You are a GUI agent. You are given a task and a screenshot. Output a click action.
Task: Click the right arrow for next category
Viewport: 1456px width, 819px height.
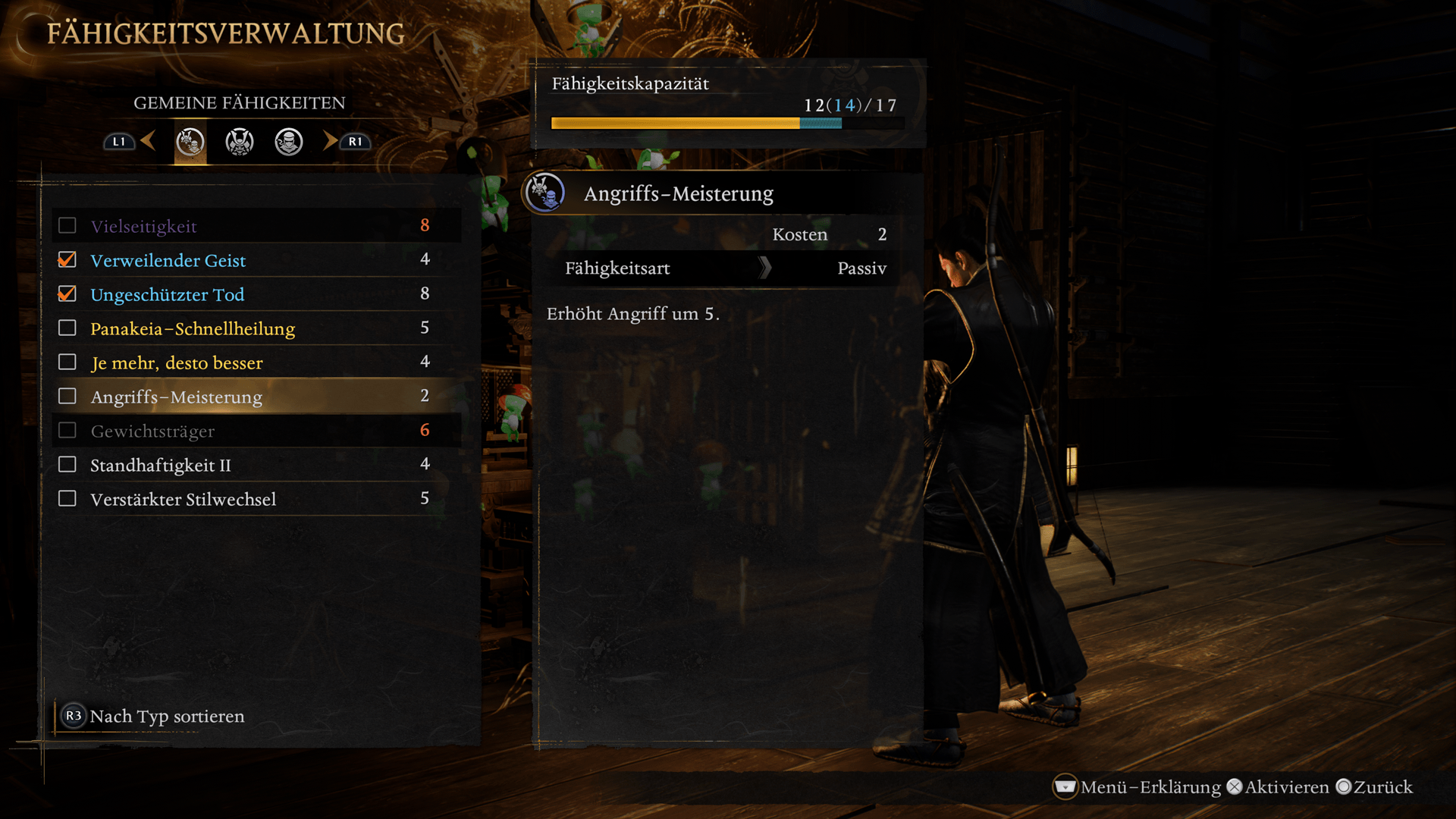330,140
